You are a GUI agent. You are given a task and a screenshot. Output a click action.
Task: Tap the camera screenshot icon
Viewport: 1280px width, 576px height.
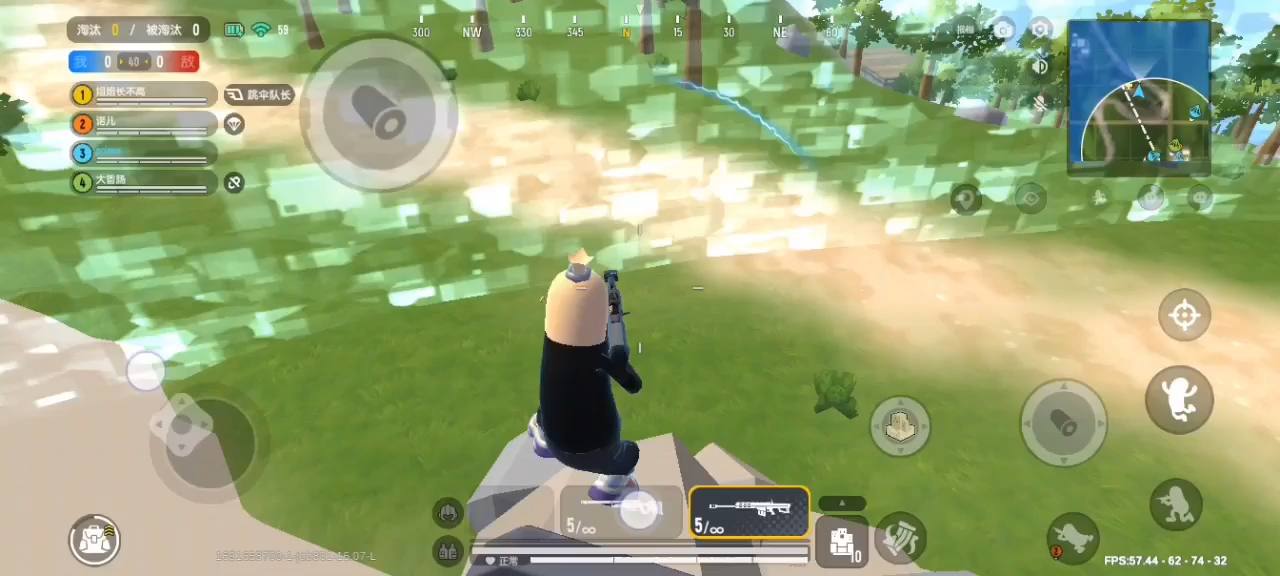[x=1003, y=30]
